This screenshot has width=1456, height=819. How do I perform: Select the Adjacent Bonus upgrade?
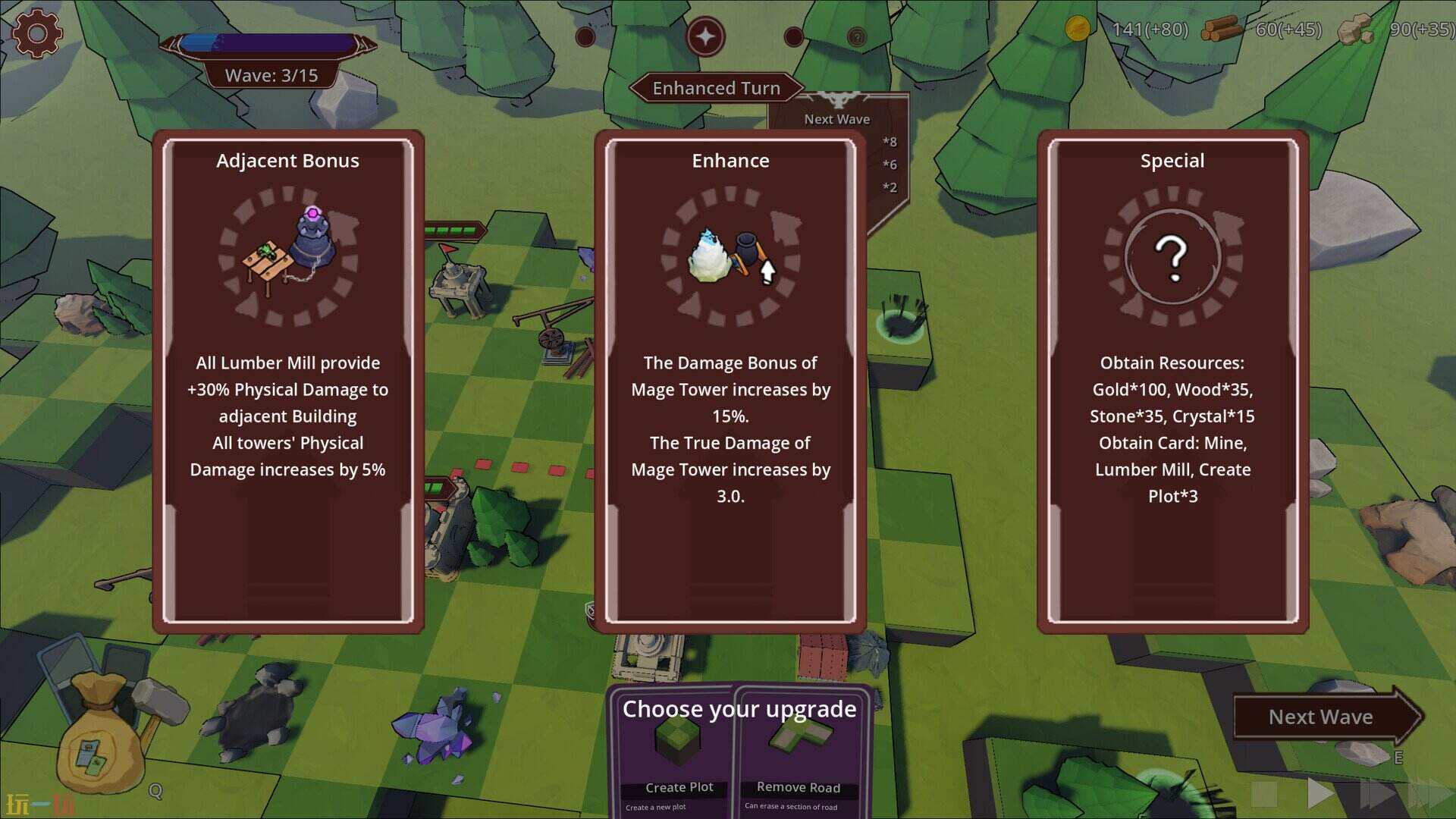[x=288, y=379]
